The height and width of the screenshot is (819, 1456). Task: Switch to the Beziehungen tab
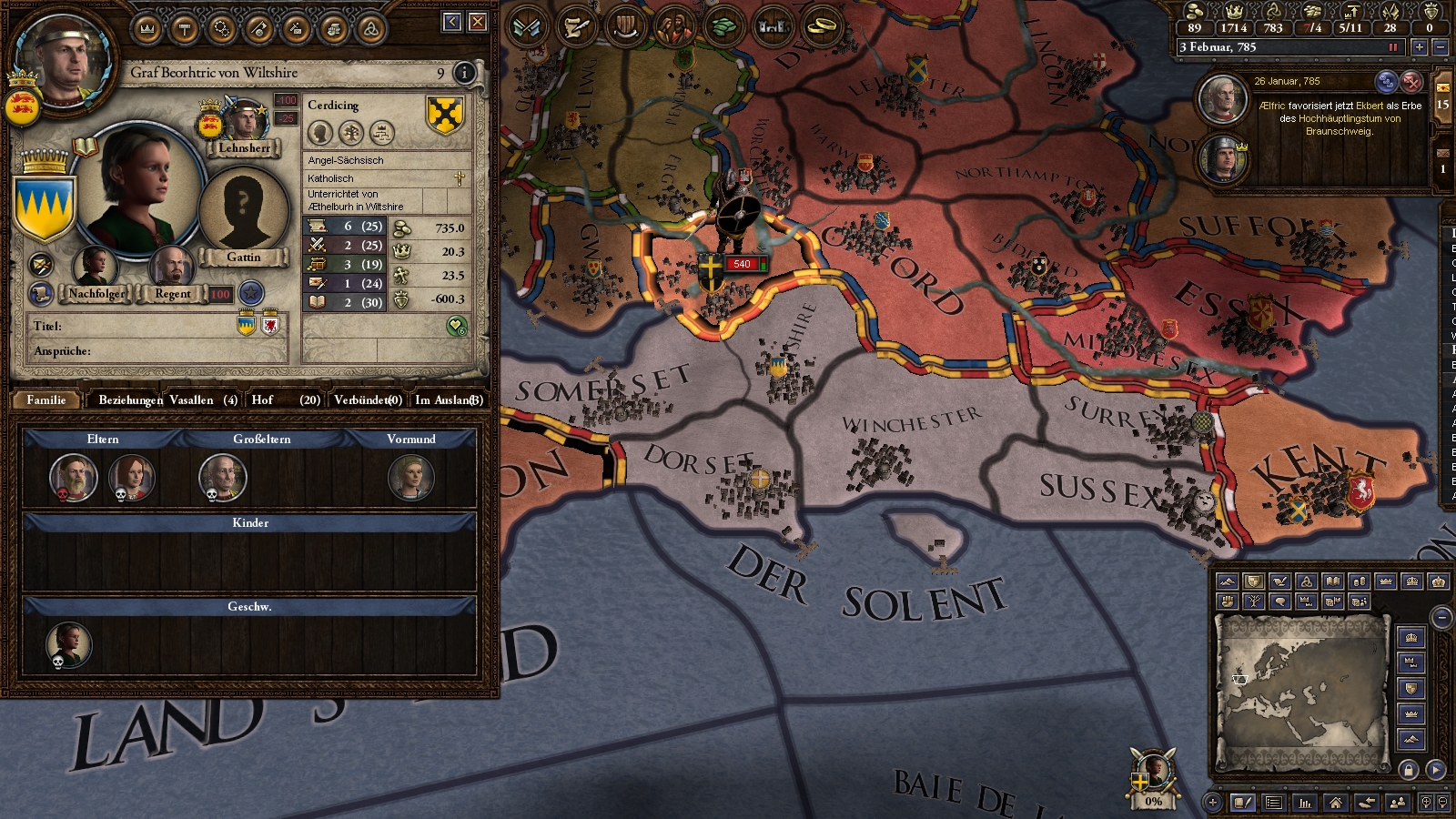click(x=130, y=399)
